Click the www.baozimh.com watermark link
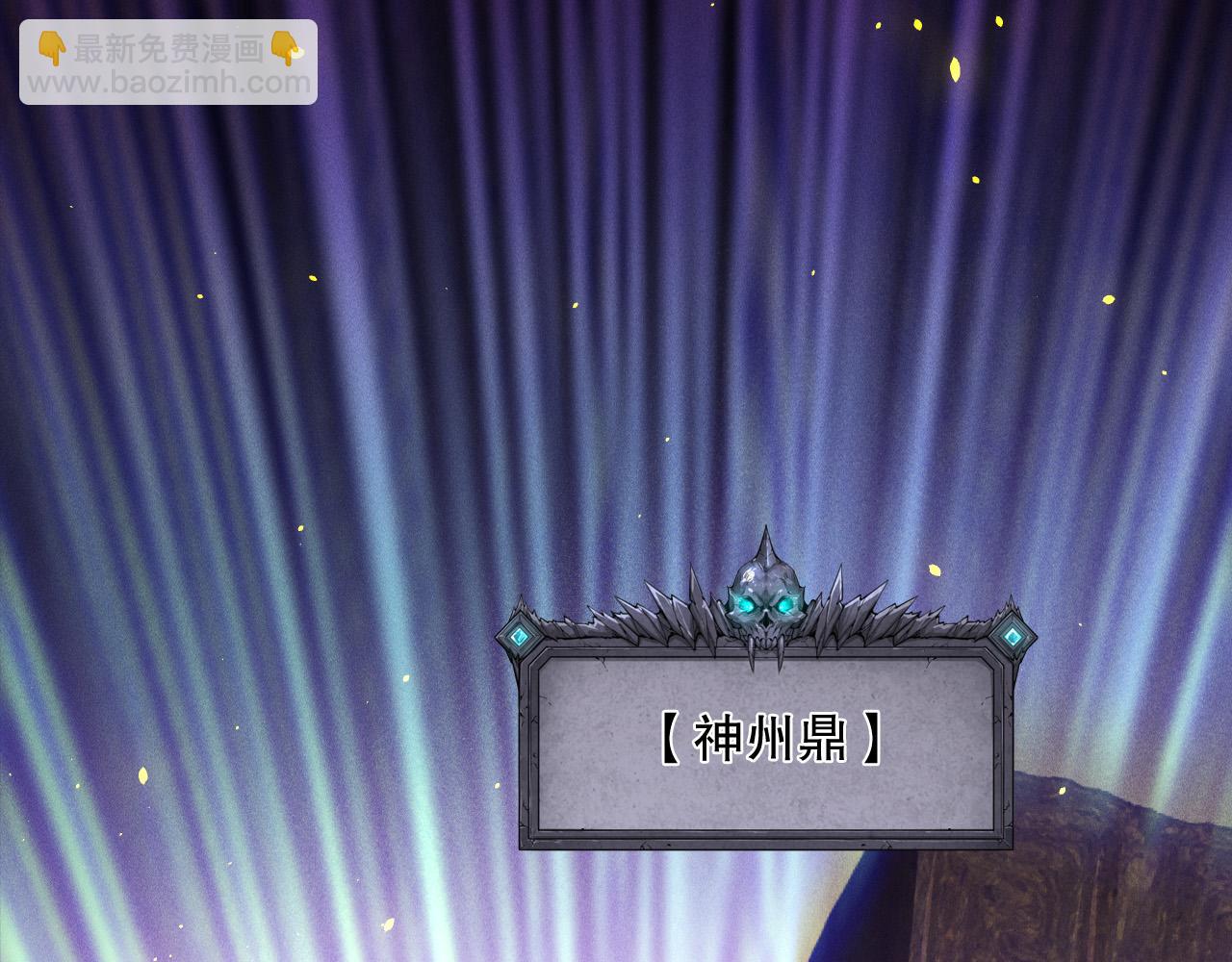1232x962 pixels. pos(169,83)
